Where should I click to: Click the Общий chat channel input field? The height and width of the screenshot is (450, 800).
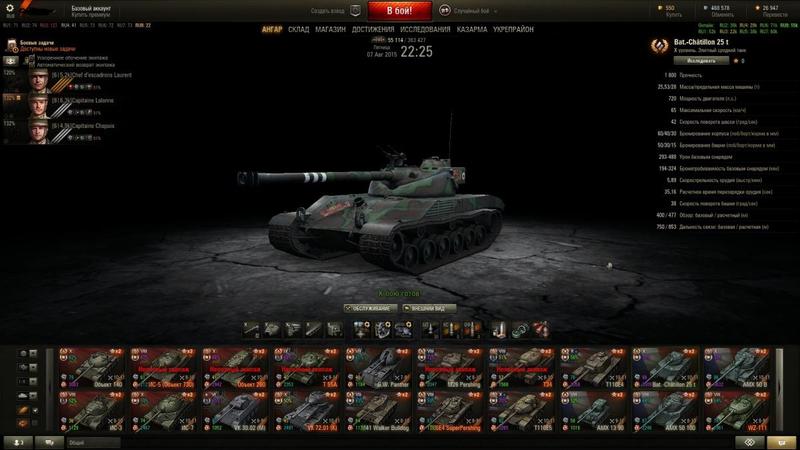[x=120, y=441]
